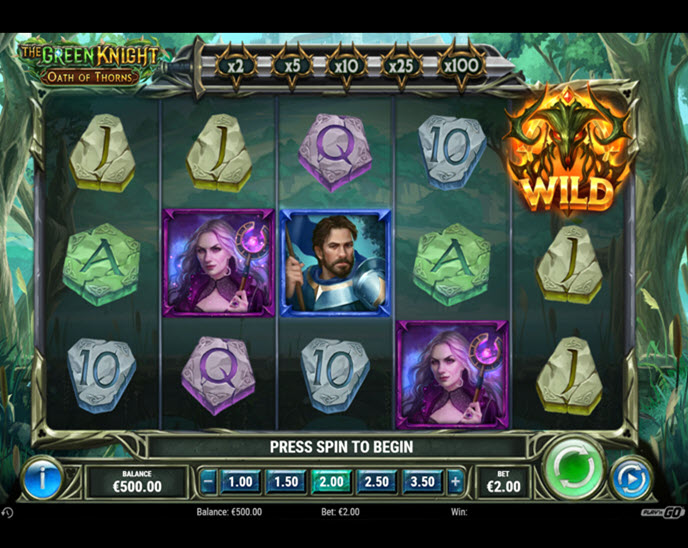Screen dimensions: 688x548
Task: Set the bet to 2.50
Action: point(378,481)
